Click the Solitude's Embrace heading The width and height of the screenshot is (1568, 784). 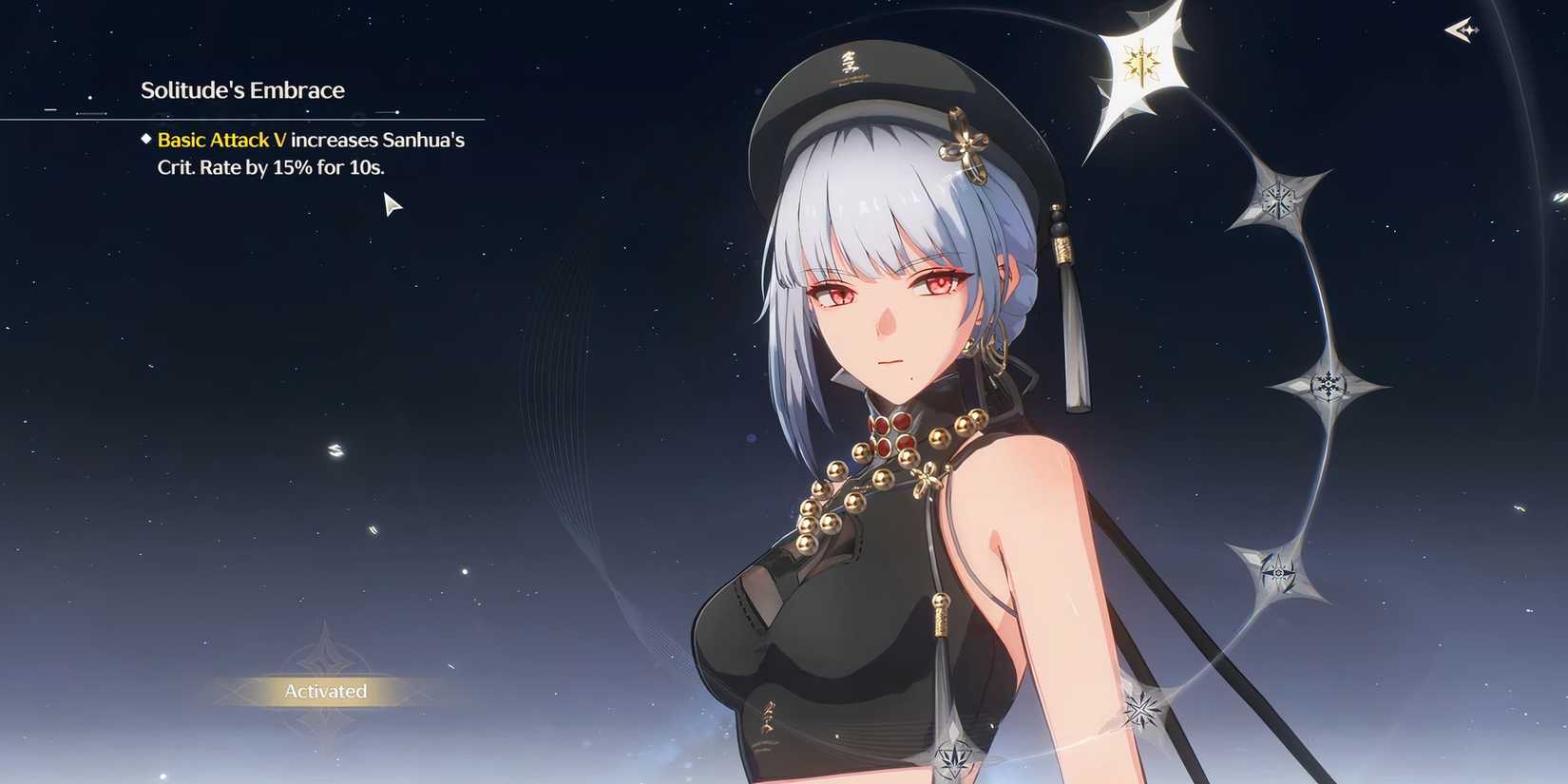(242, 90)
